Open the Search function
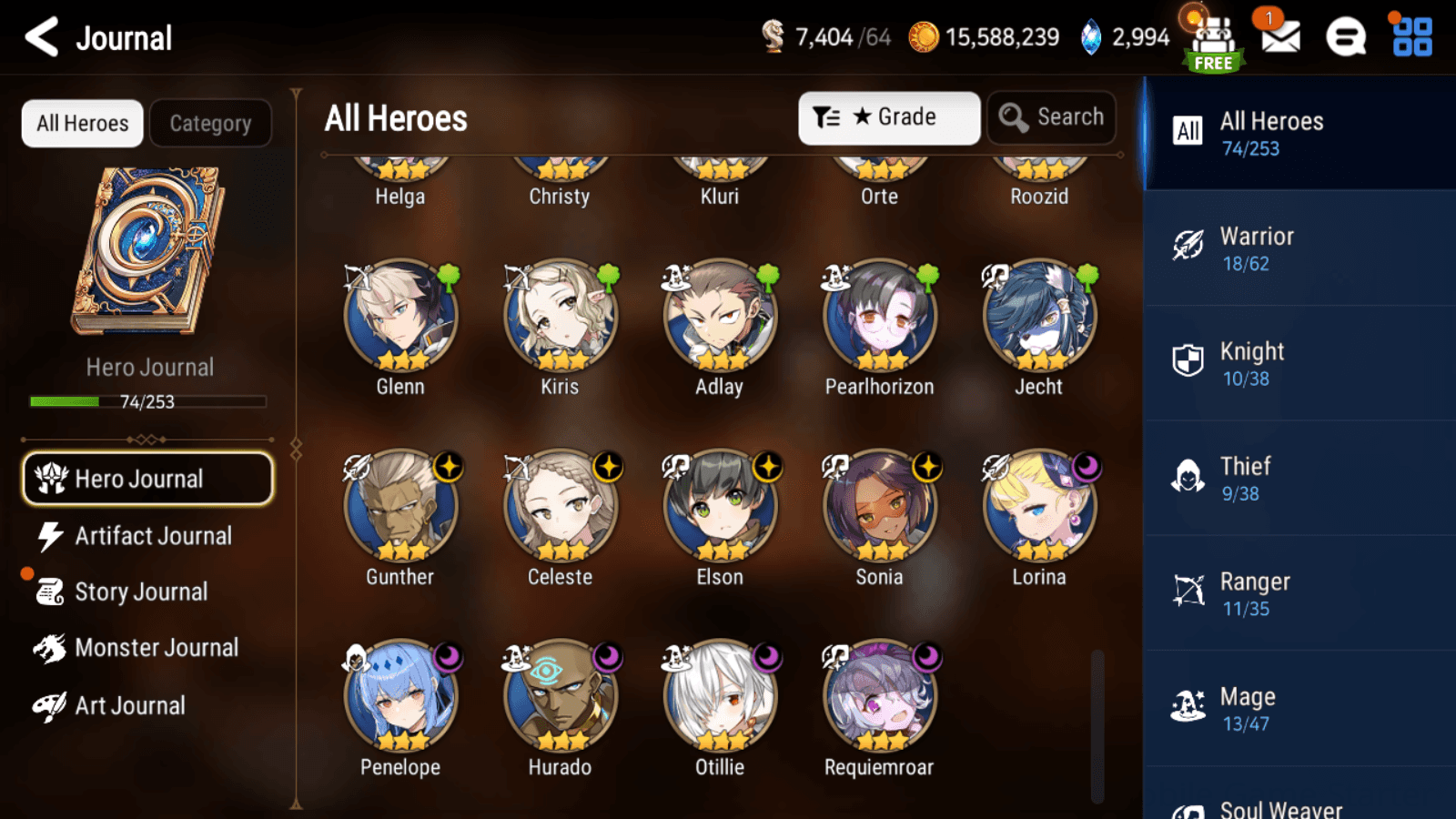Image resolution: width=1456 pixels, height=819 pixels. (1051, 116)
